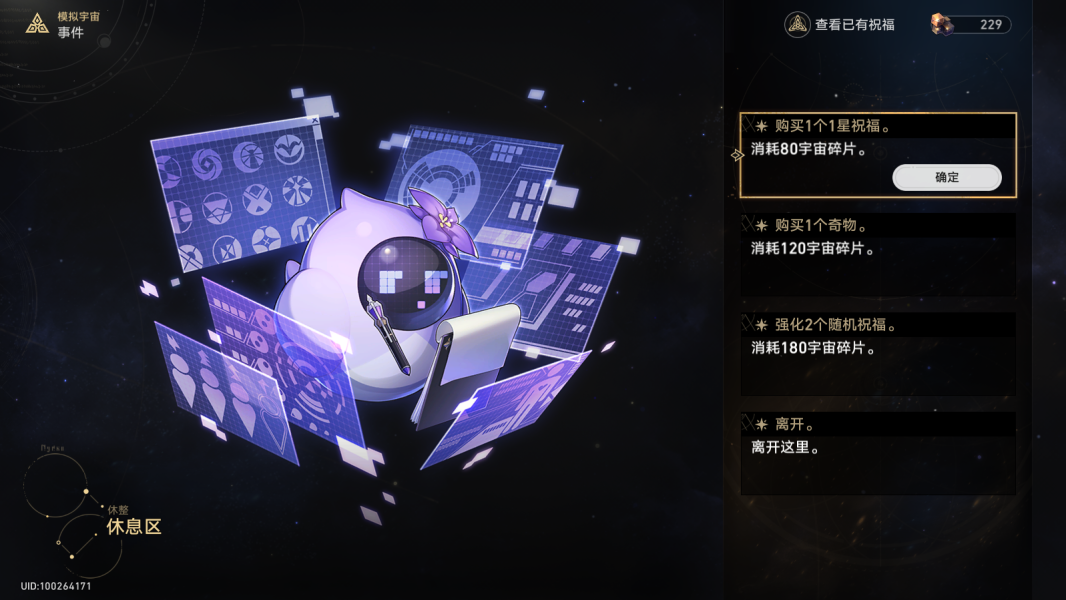Screen dimensions: 1066x600
Task: Open 查看已有祝福 to view owned blessings
Action: coord(840,25)
